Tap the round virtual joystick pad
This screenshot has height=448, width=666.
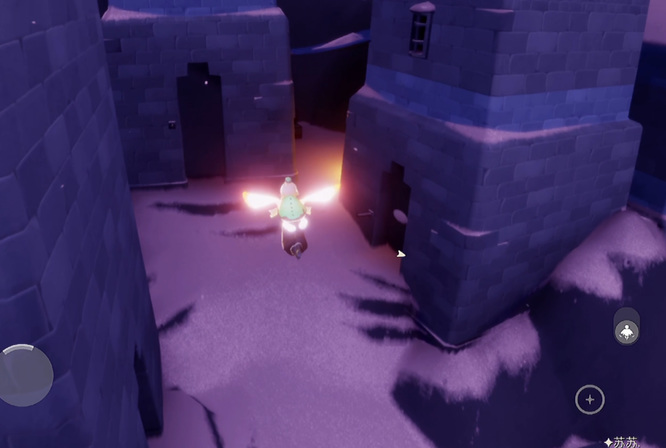[x=26, y=375]
